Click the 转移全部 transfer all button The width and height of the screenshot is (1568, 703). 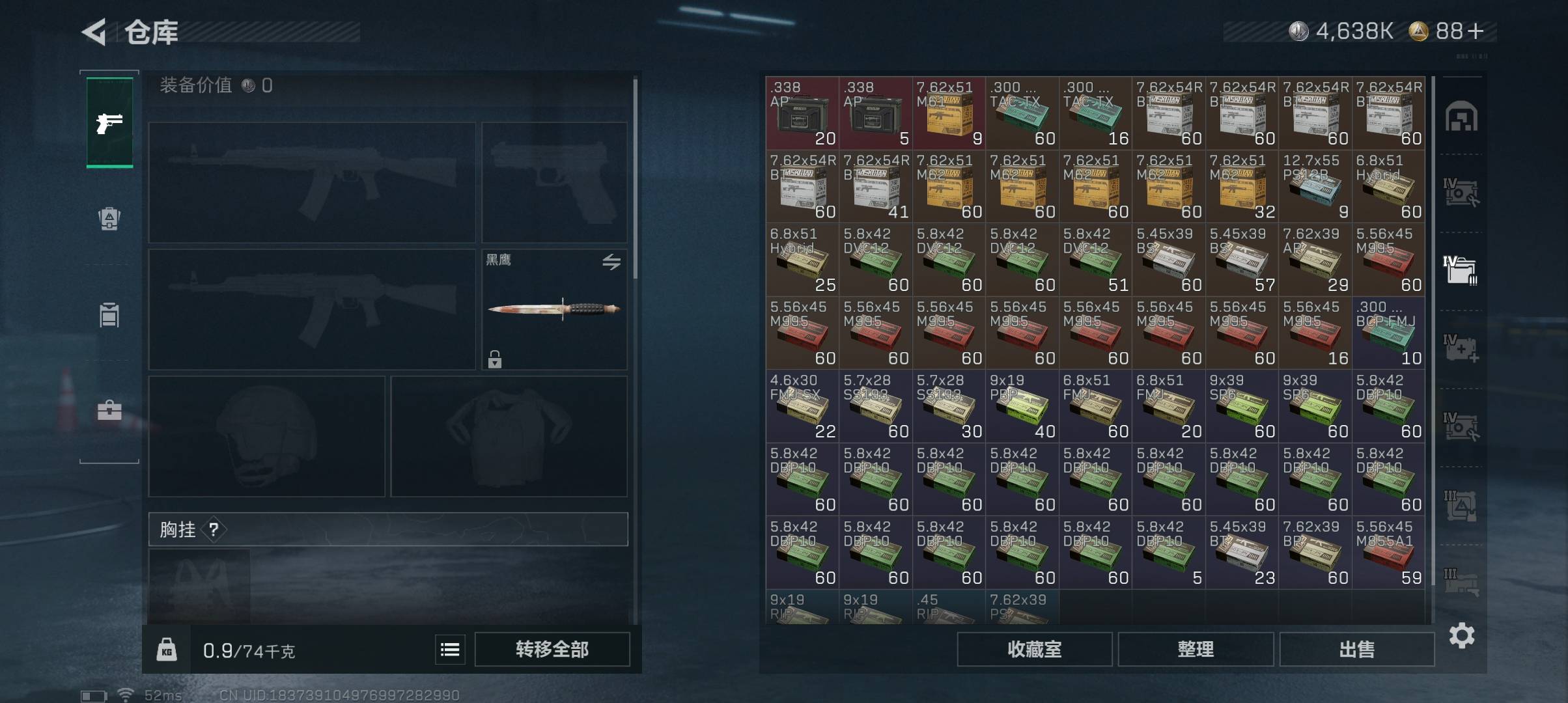click(552, 649)
